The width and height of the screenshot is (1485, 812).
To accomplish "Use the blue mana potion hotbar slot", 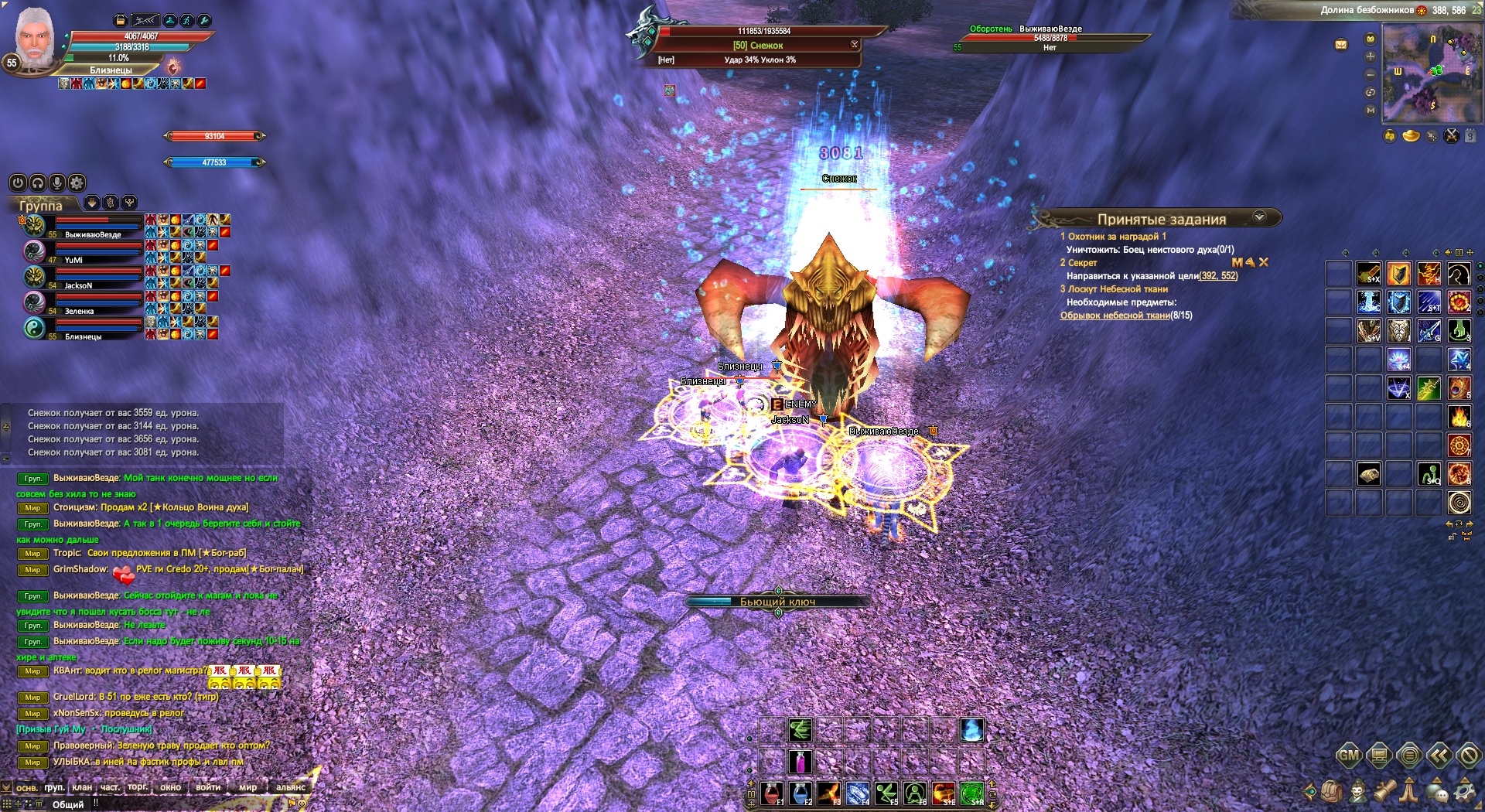I will point(801,793).
